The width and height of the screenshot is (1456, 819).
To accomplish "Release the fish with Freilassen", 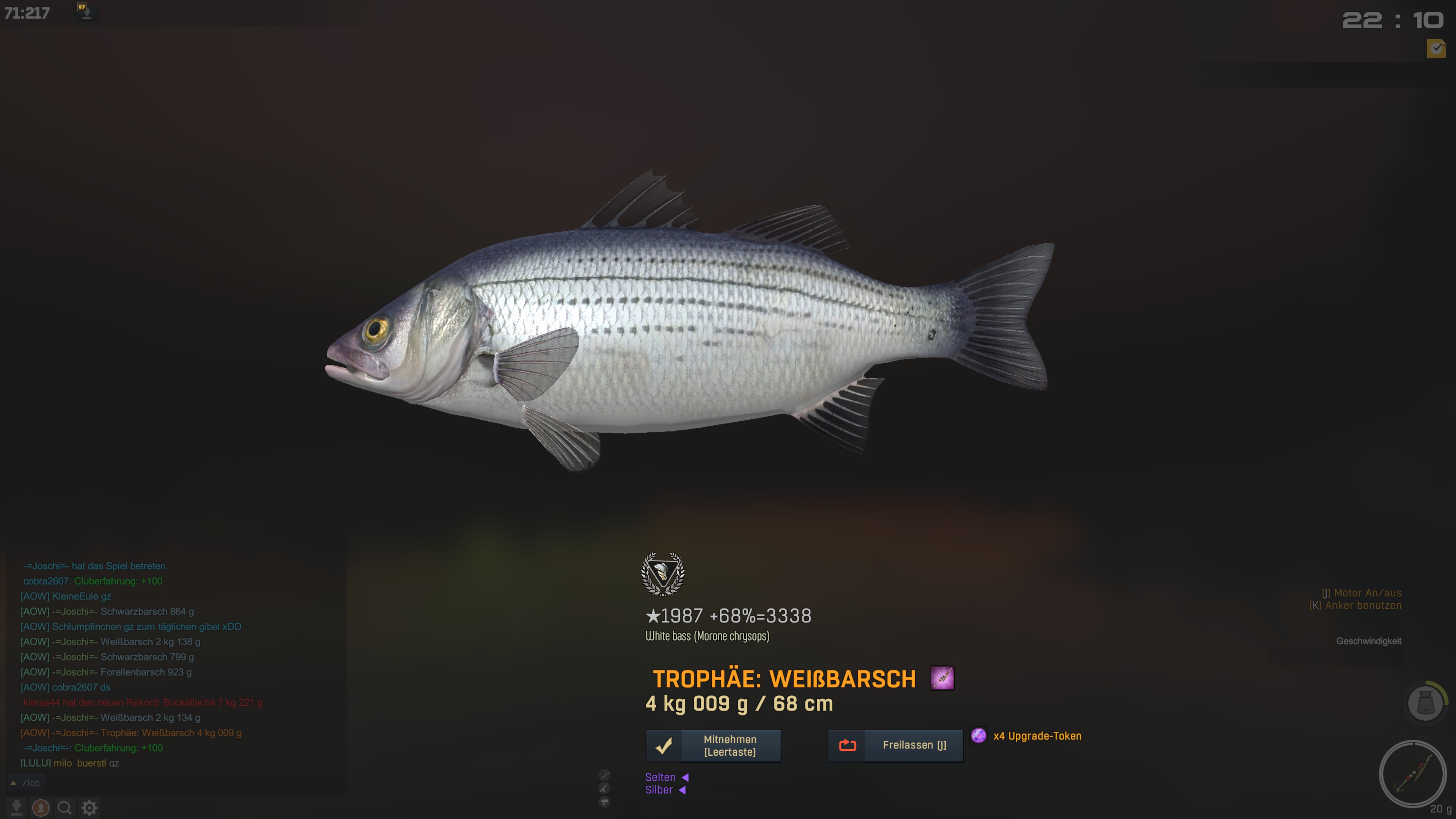I will (x=895, y=745).
